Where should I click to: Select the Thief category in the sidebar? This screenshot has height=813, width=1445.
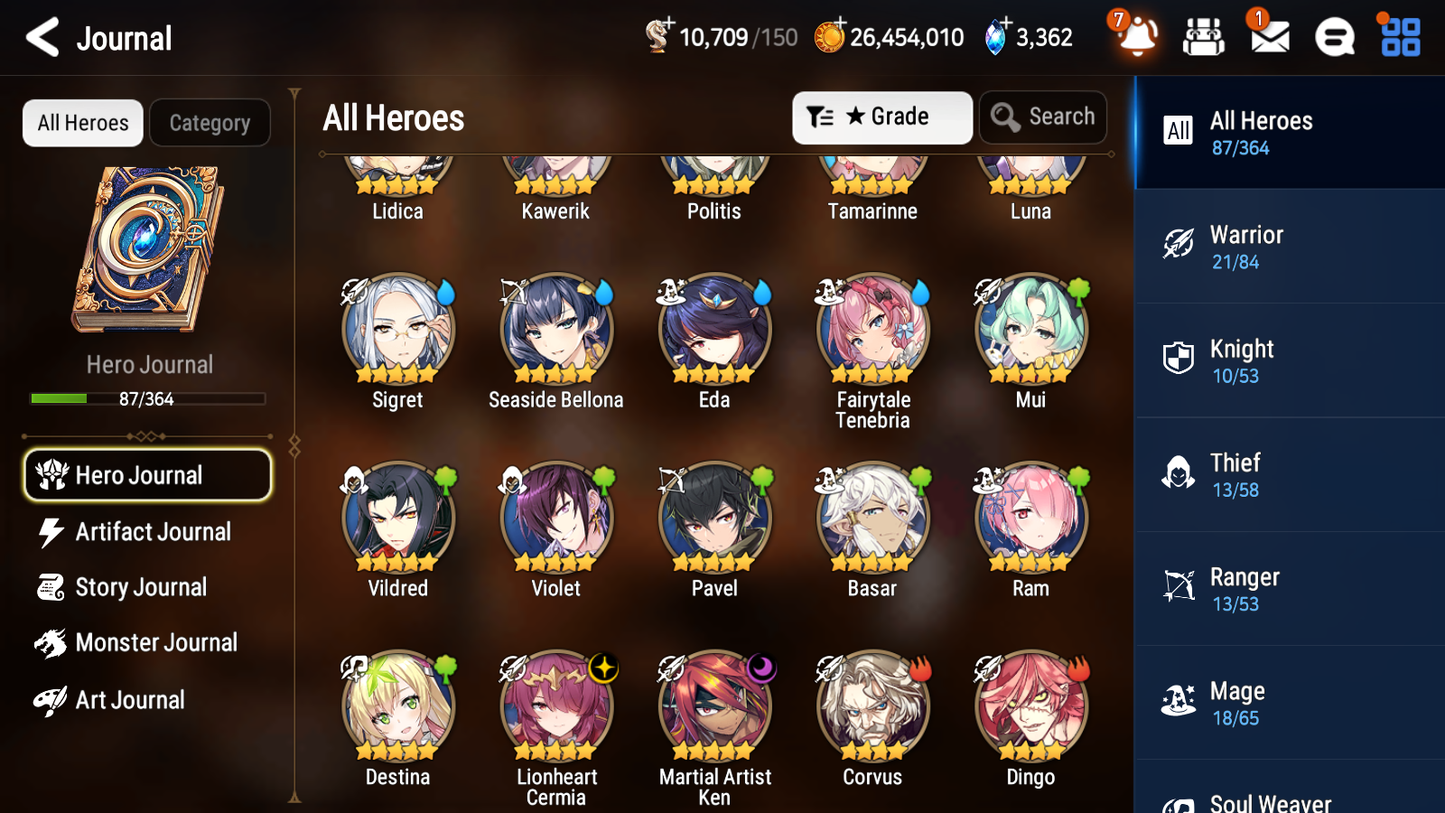tap(1289, 473)
